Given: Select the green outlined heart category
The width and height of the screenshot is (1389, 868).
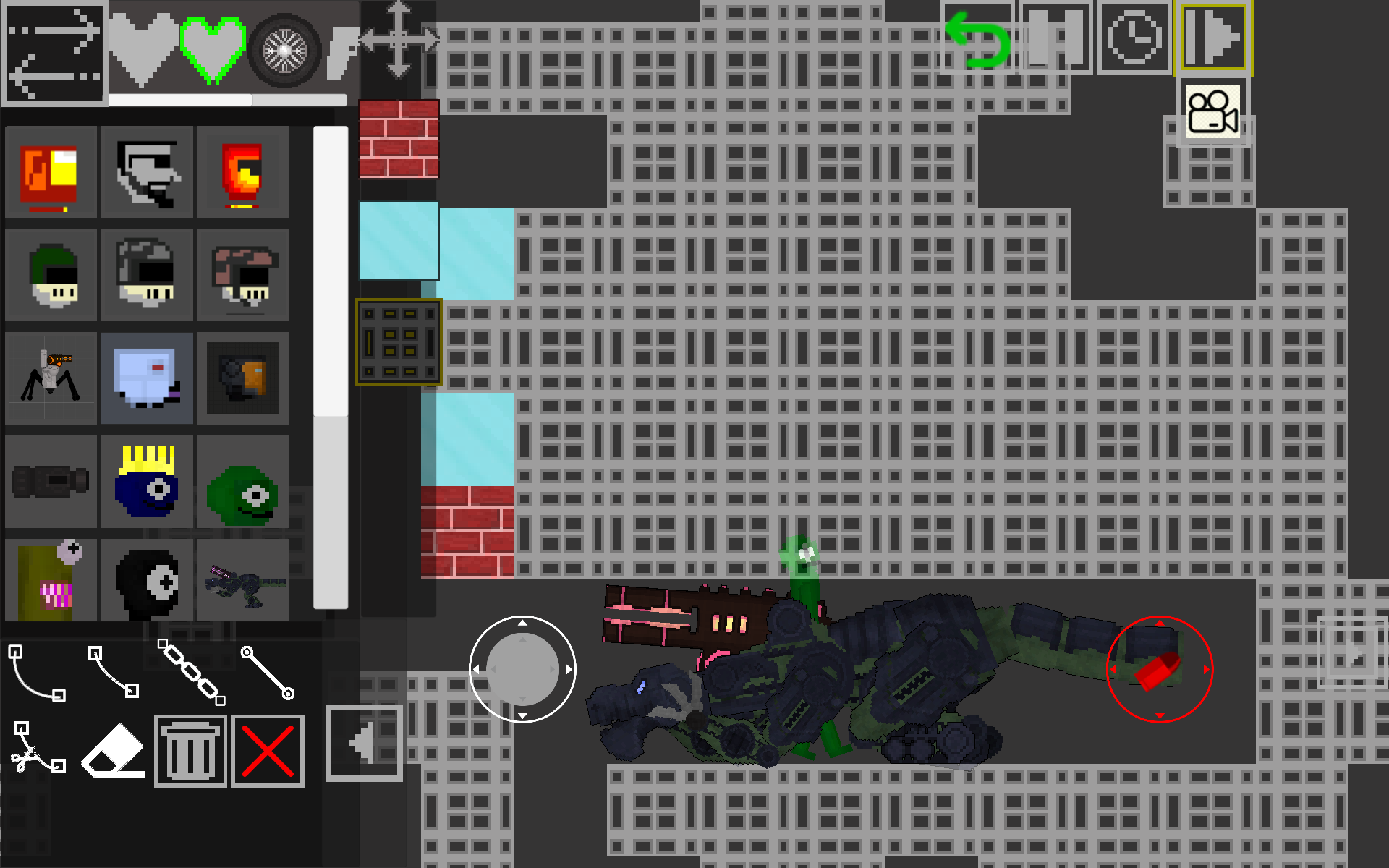Looking at the screenshot, I should [213, 49].
